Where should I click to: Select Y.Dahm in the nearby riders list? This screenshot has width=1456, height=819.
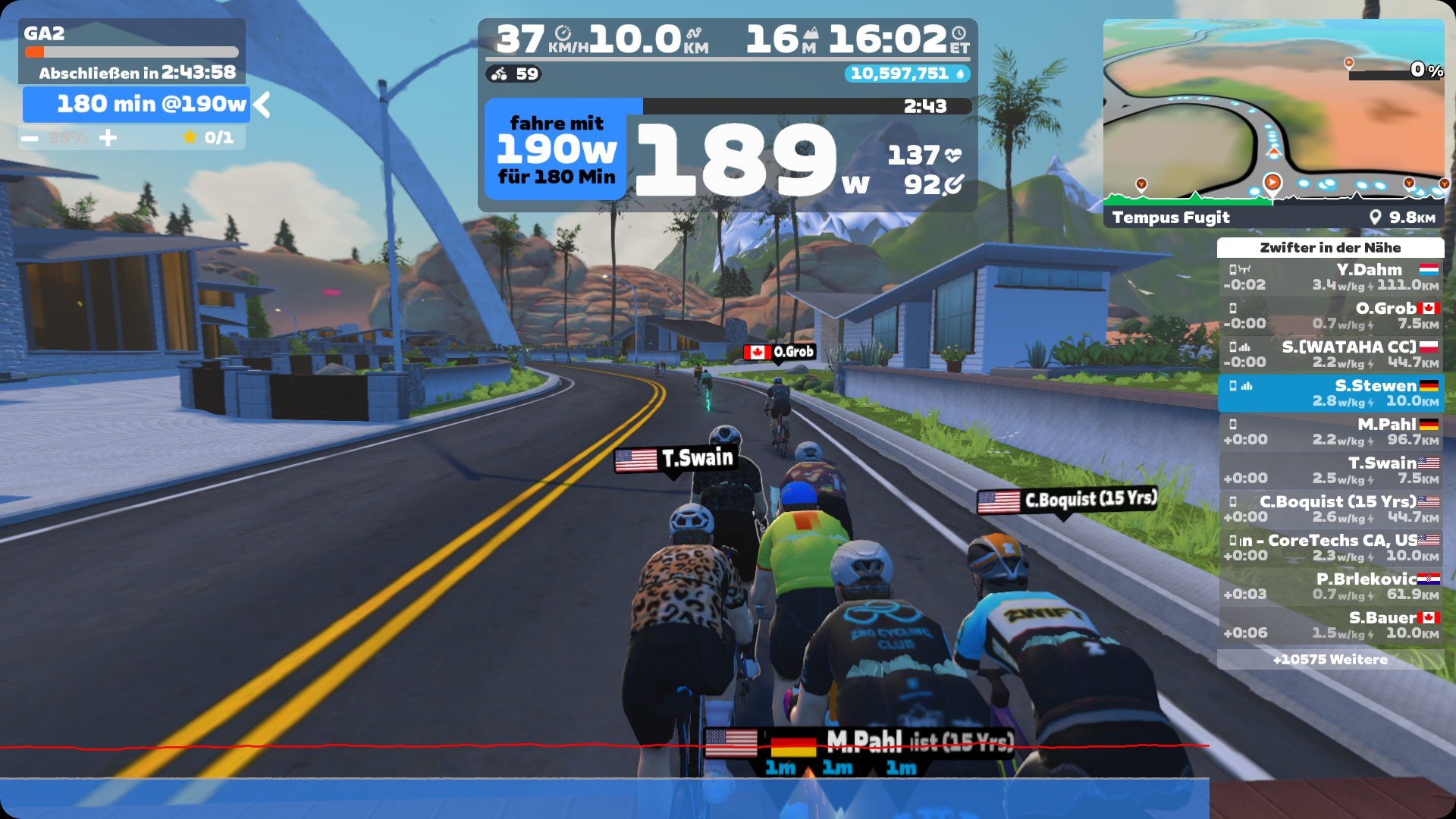click(x=1330, y=278)
